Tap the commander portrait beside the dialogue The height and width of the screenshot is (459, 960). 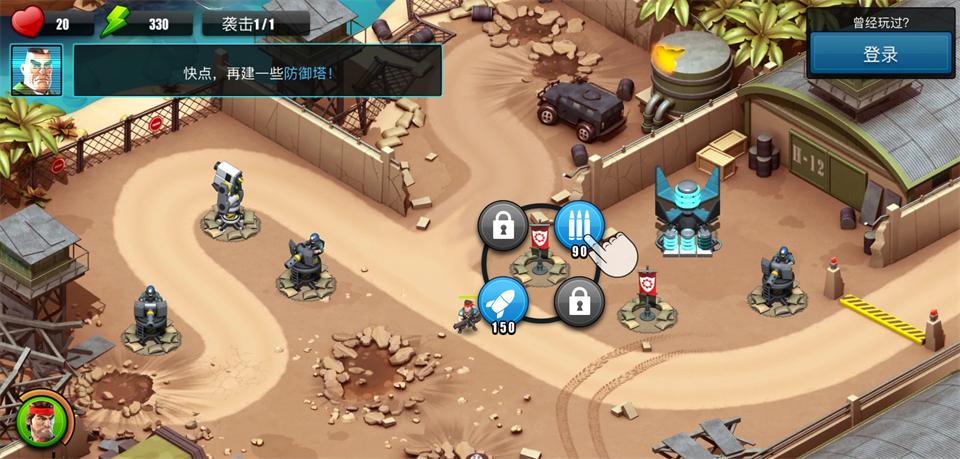tap(37, 70)
